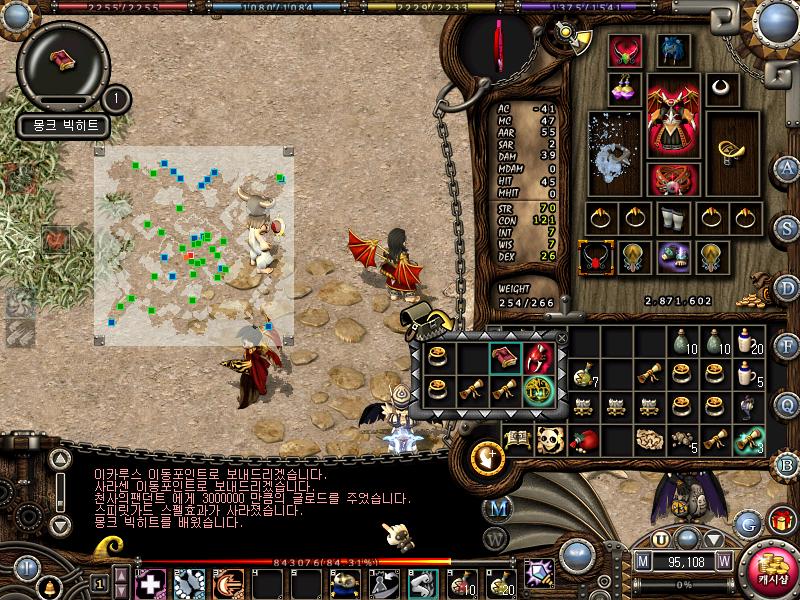Select the glowing scroll stack of 3

[x=749, y=440]
